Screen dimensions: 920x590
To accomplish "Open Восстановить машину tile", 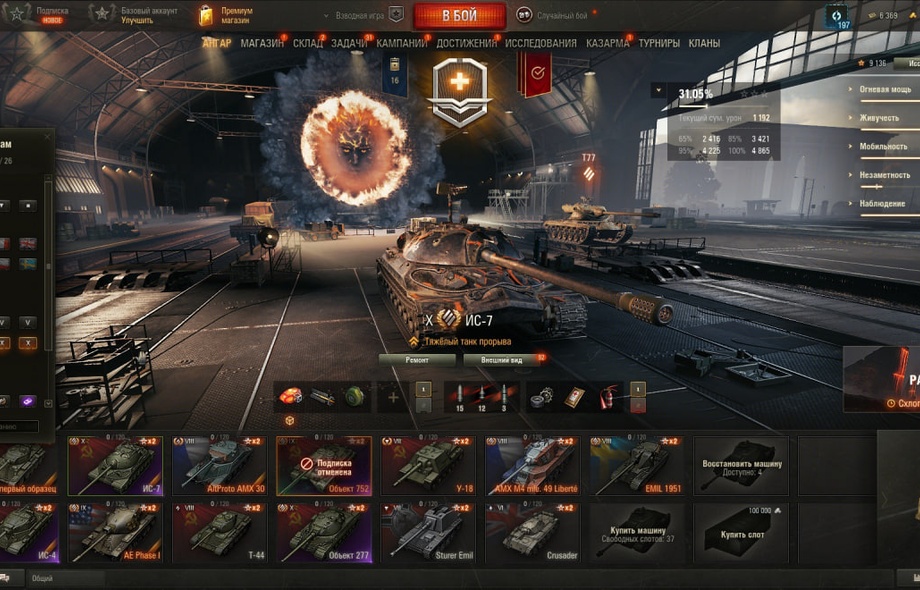I will (x=741, y=465).
